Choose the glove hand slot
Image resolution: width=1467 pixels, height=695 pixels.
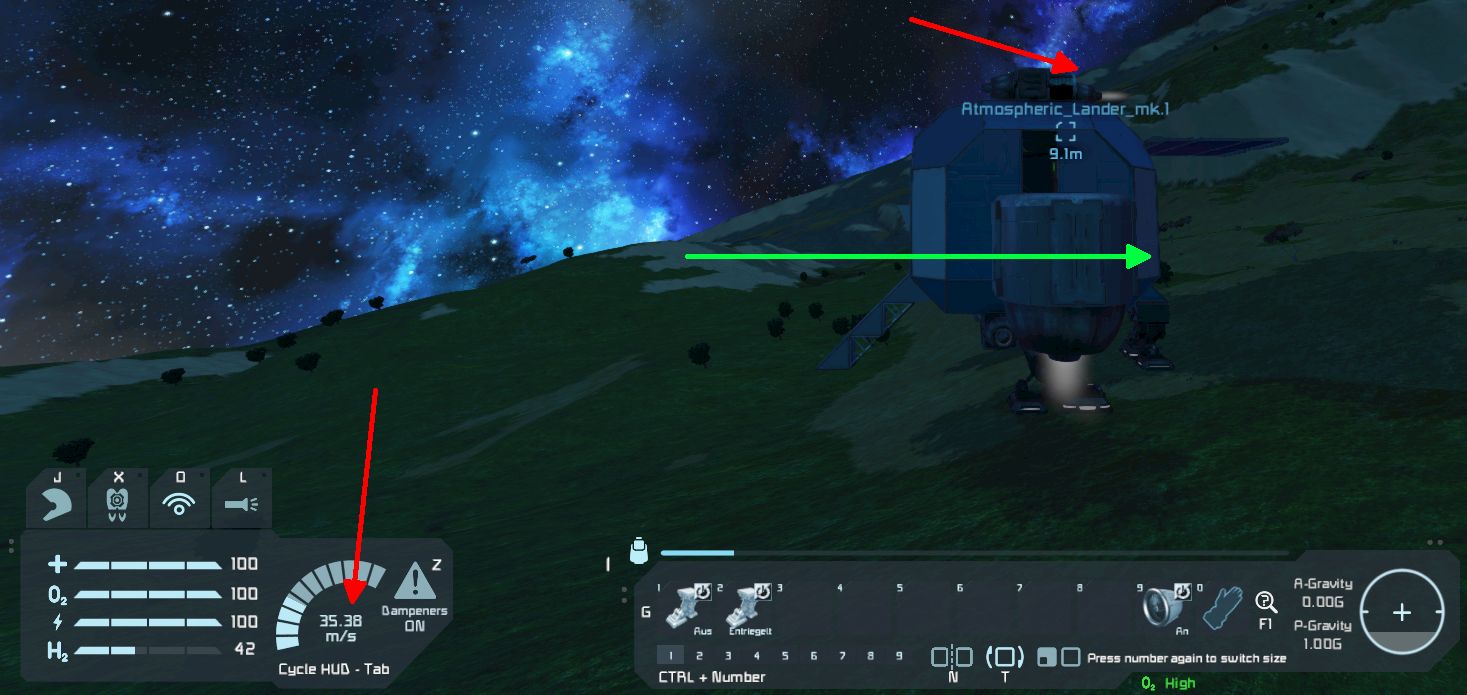[x=1220, y=607]
